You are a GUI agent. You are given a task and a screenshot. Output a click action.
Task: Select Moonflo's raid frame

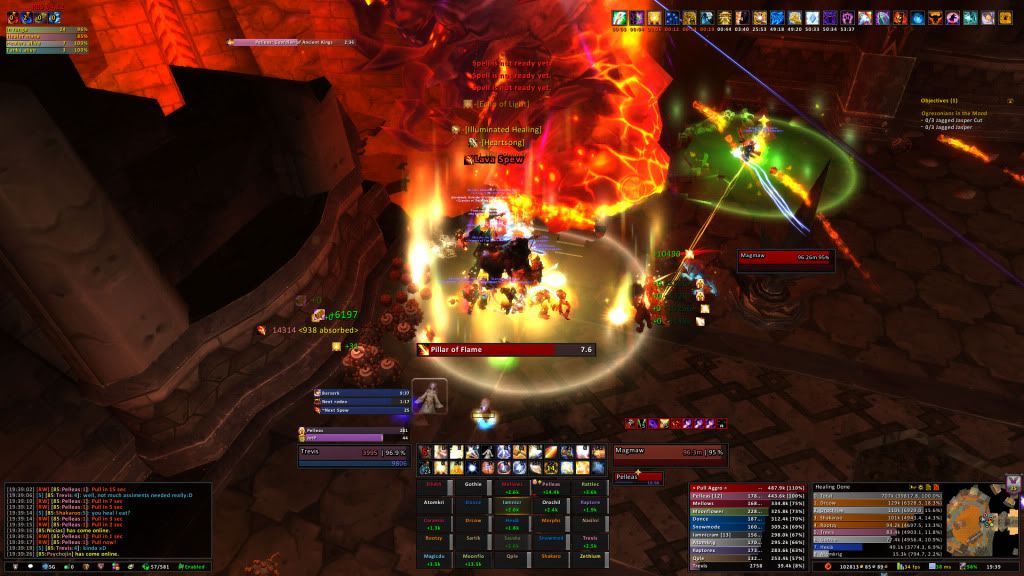click(x=473, y=557)
